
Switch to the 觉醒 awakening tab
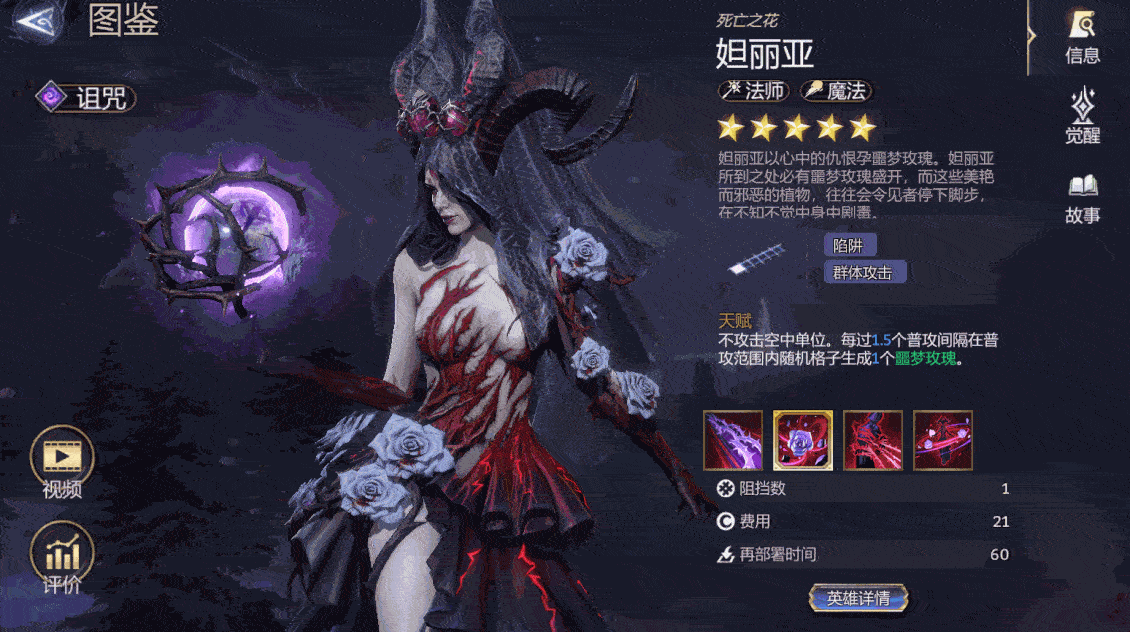pos(1082,117)
